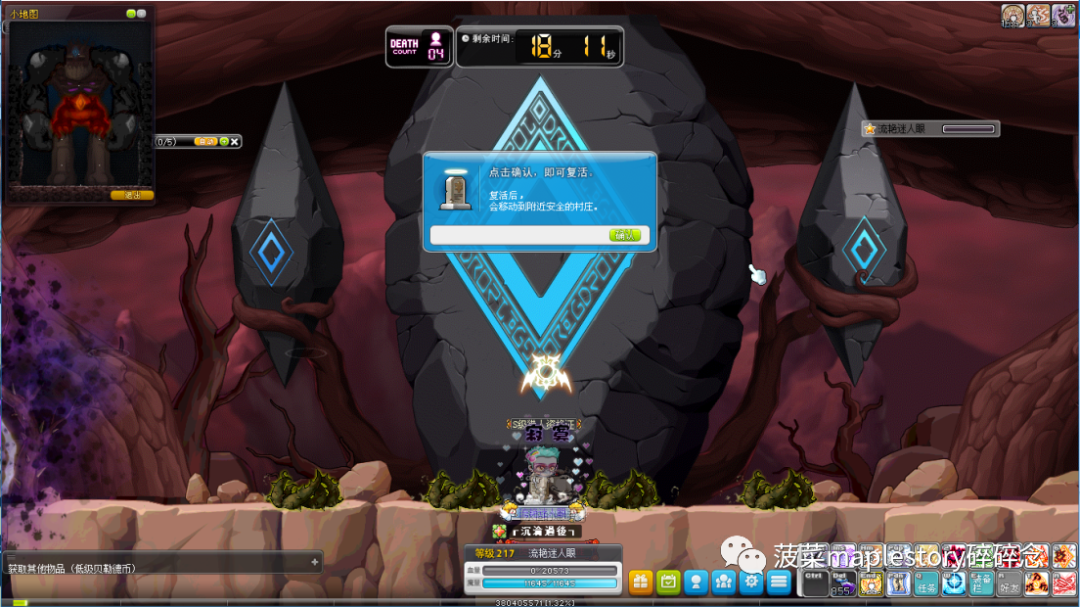This screenshot has height=607, width=1080.
Task: Confirm revival with the green 确认 button
Action: 625,235
